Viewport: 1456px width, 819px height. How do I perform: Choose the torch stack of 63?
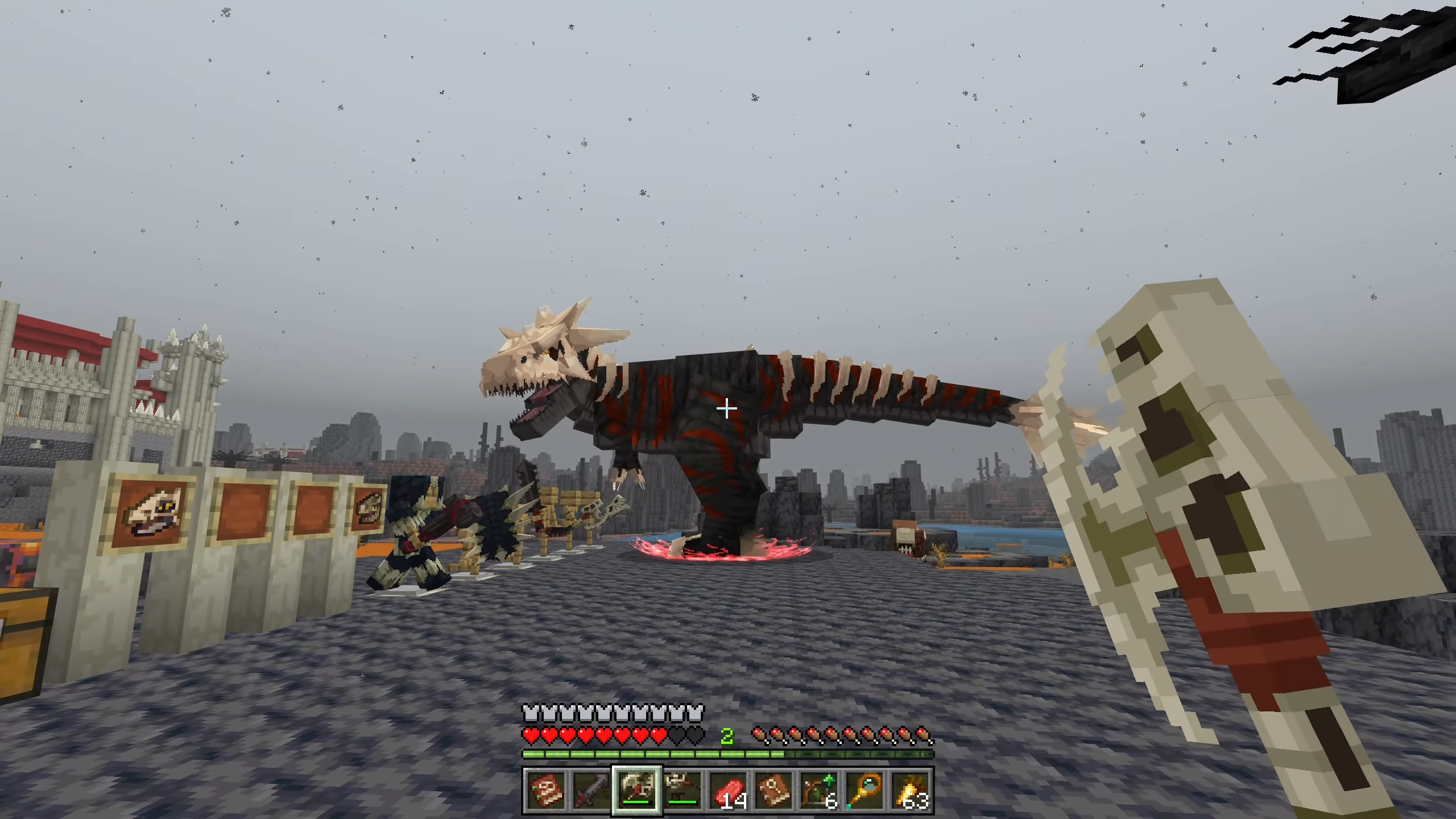pos(910,791)
